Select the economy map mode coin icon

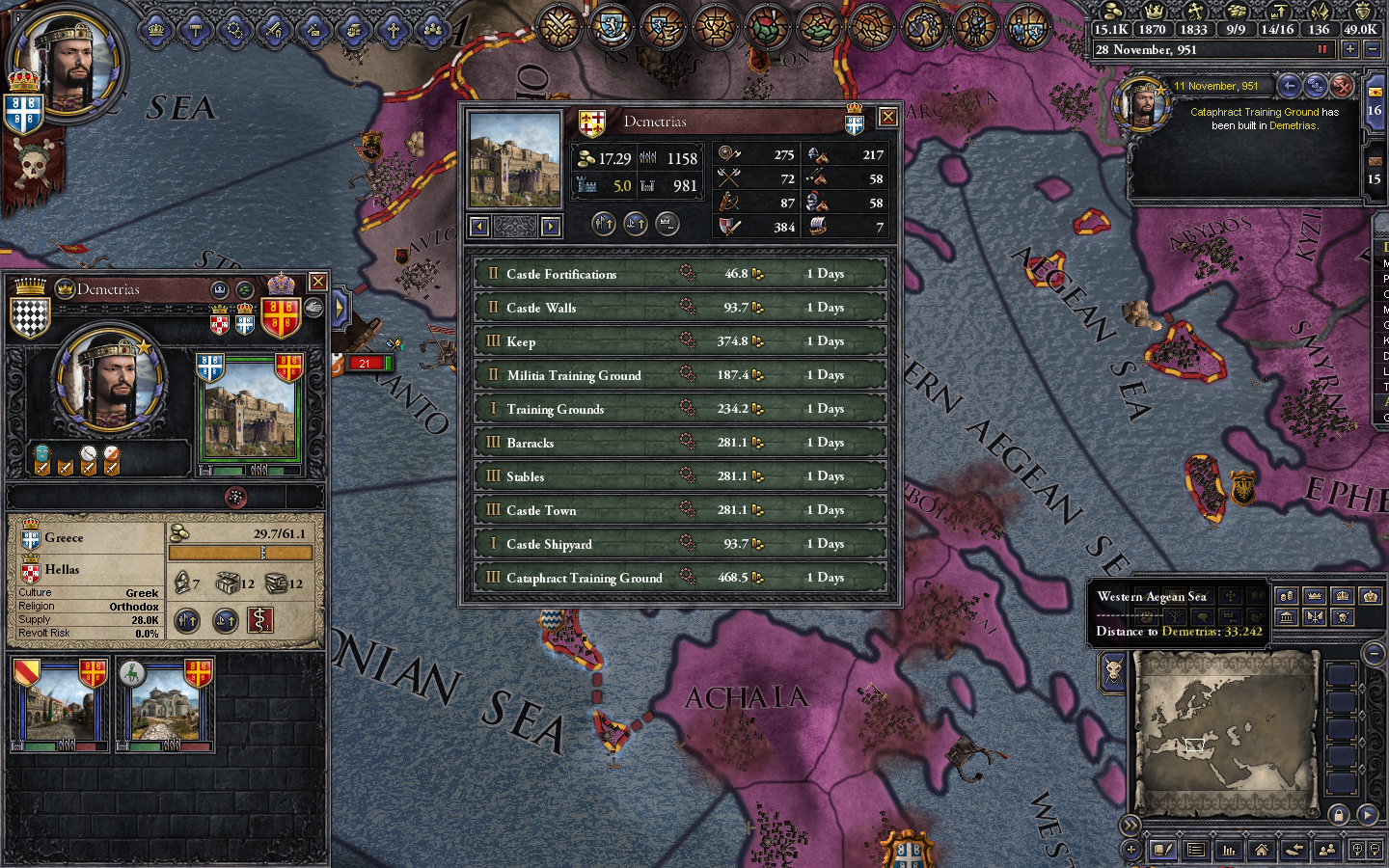(1285, 595)
